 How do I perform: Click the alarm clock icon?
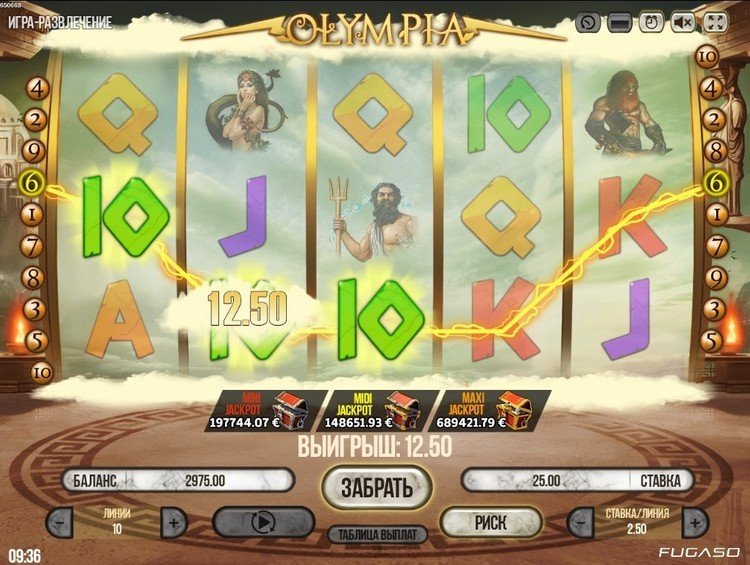[652, 22]
